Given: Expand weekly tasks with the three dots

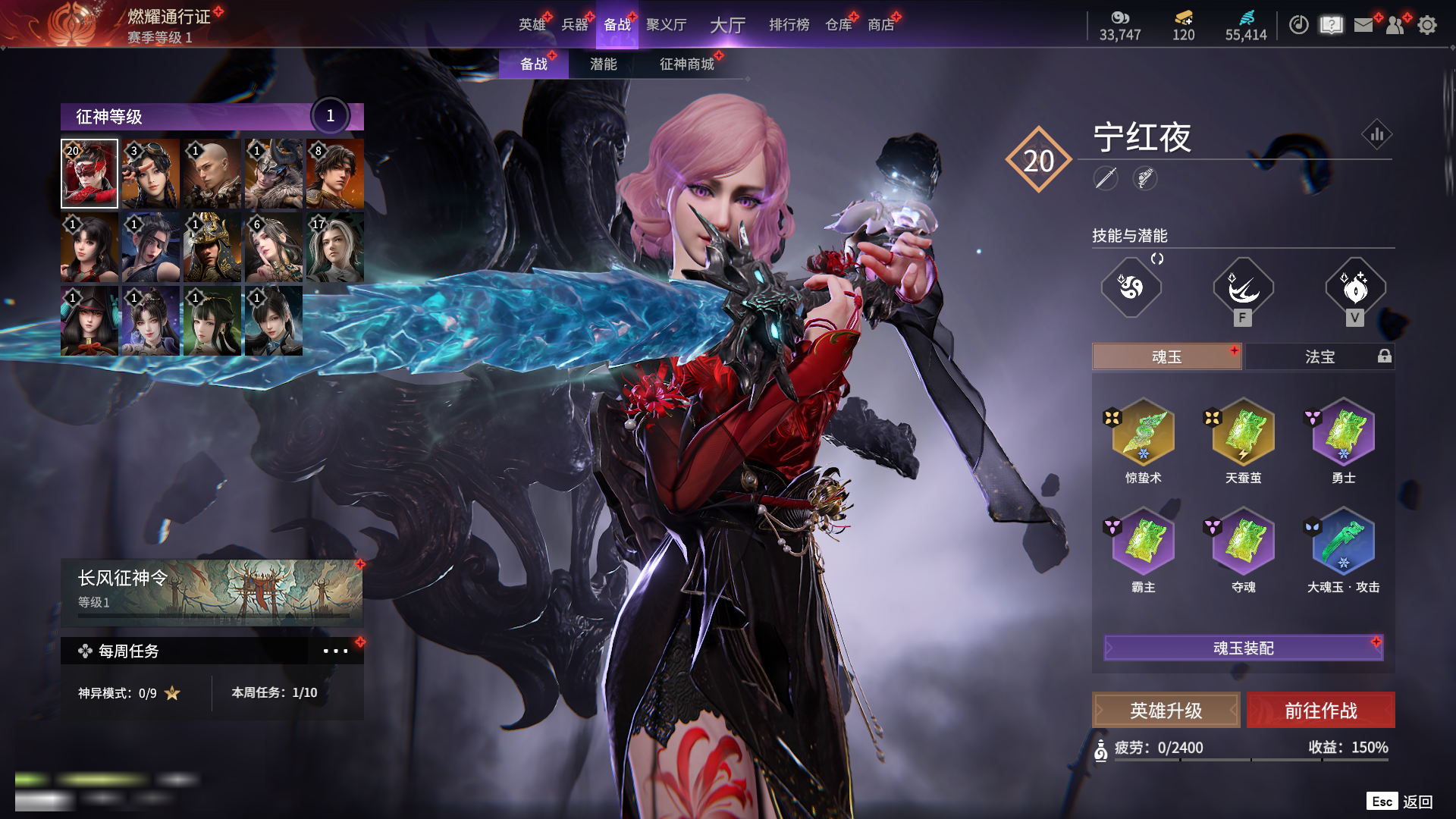Looking at the screenshot, I should [335, 651].
